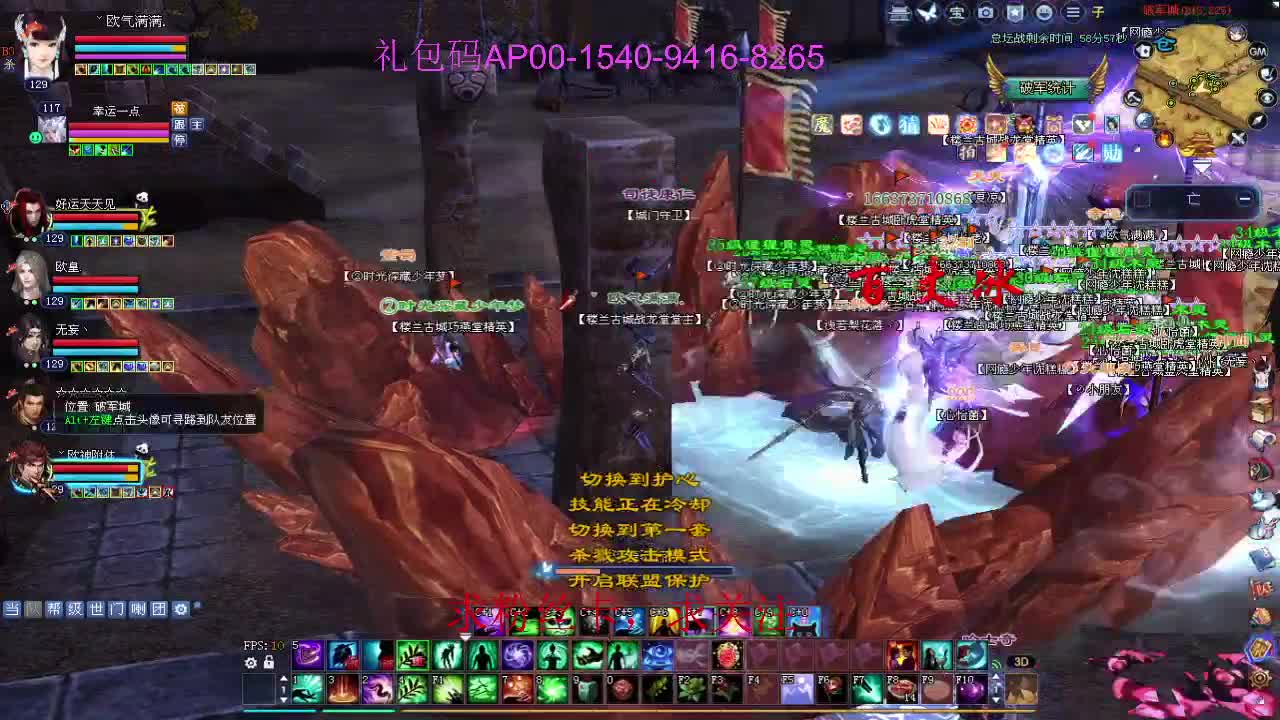Click the up arrow to switch skill bar page
The width and height of the screenshot is (1280, 720).
click(x=284, y=678)
